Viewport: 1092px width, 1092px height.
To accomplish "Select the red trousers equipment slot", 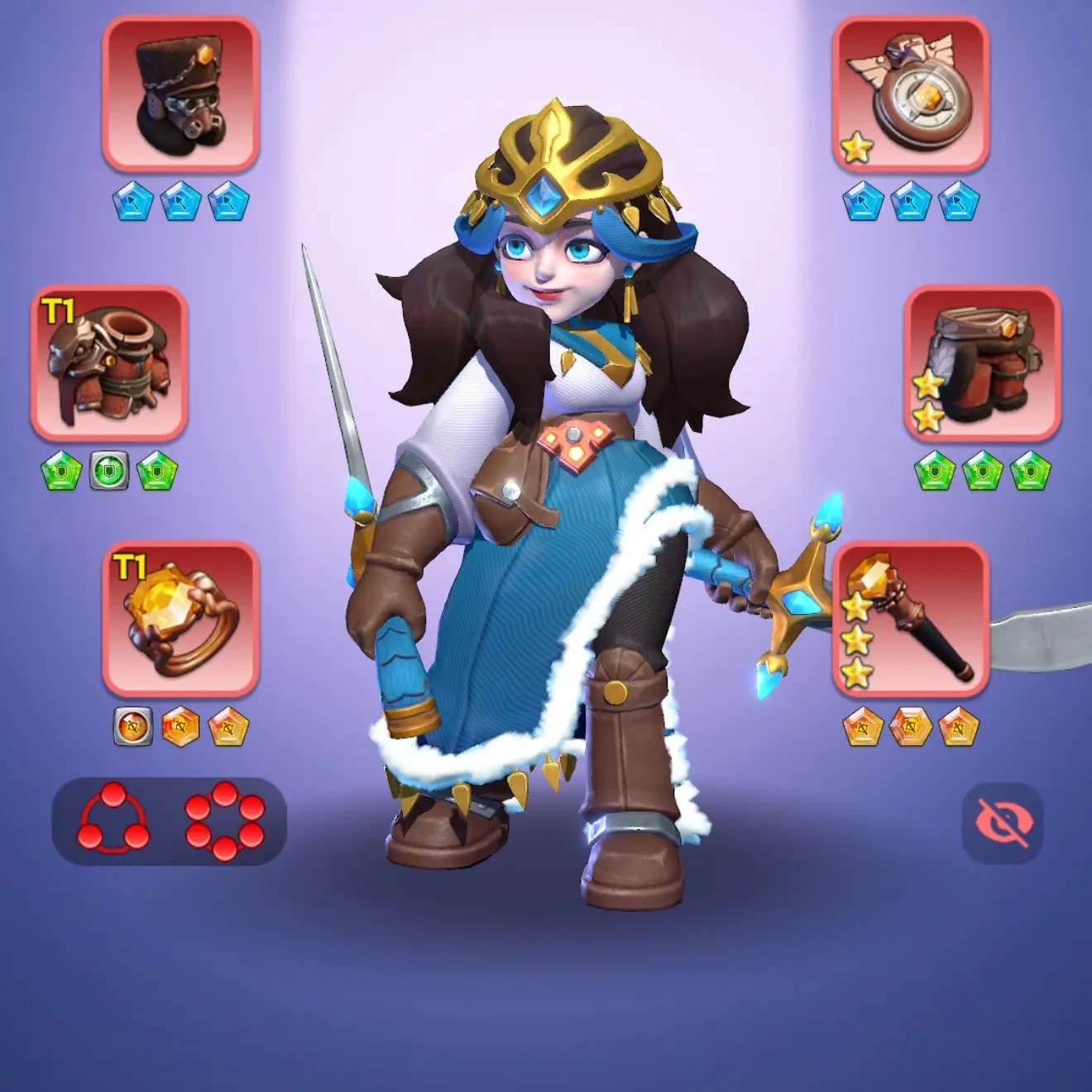I will 982,362.
